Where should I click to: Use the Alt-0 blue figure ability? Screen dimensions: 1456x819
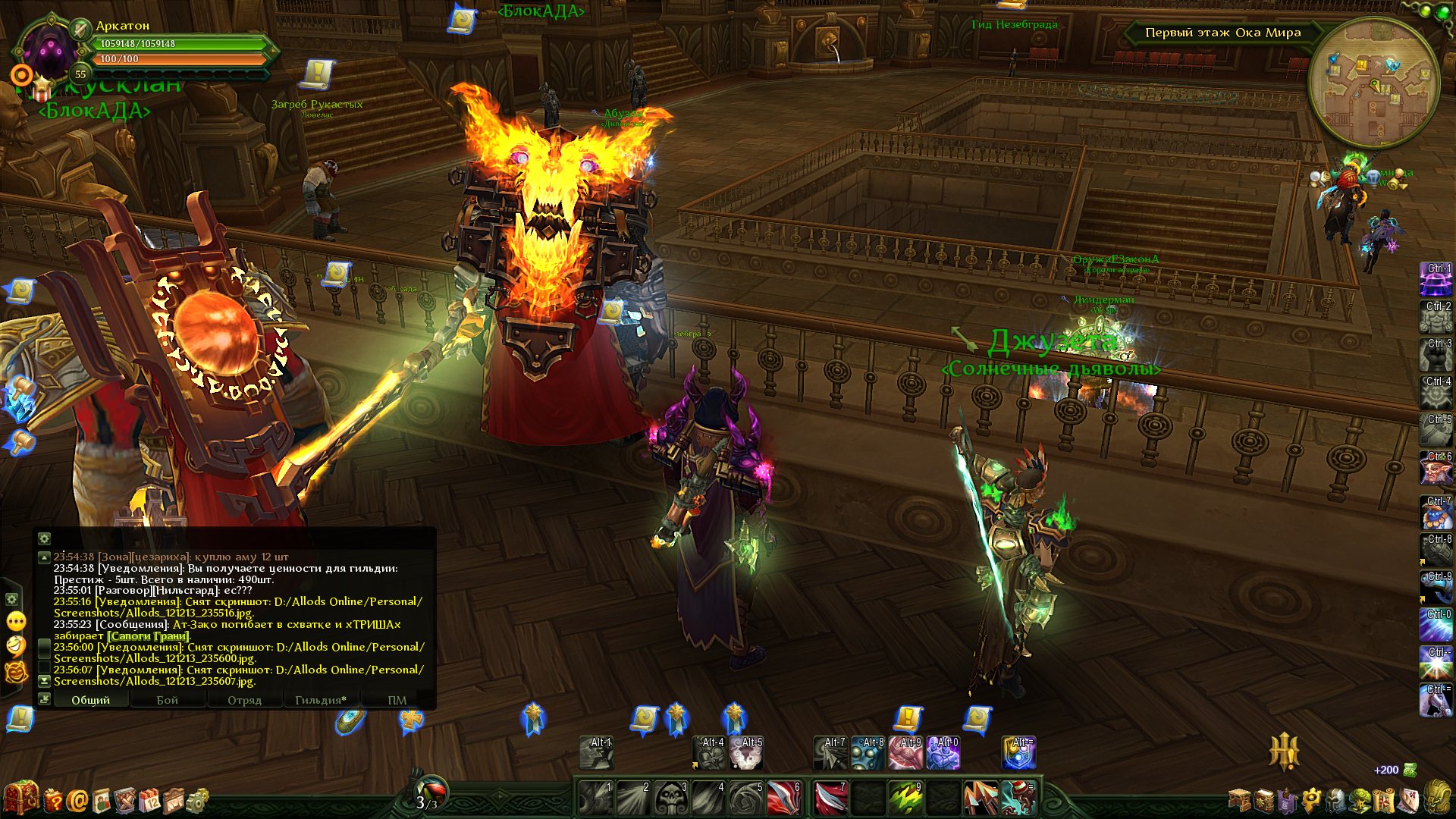tap(943, 753)
